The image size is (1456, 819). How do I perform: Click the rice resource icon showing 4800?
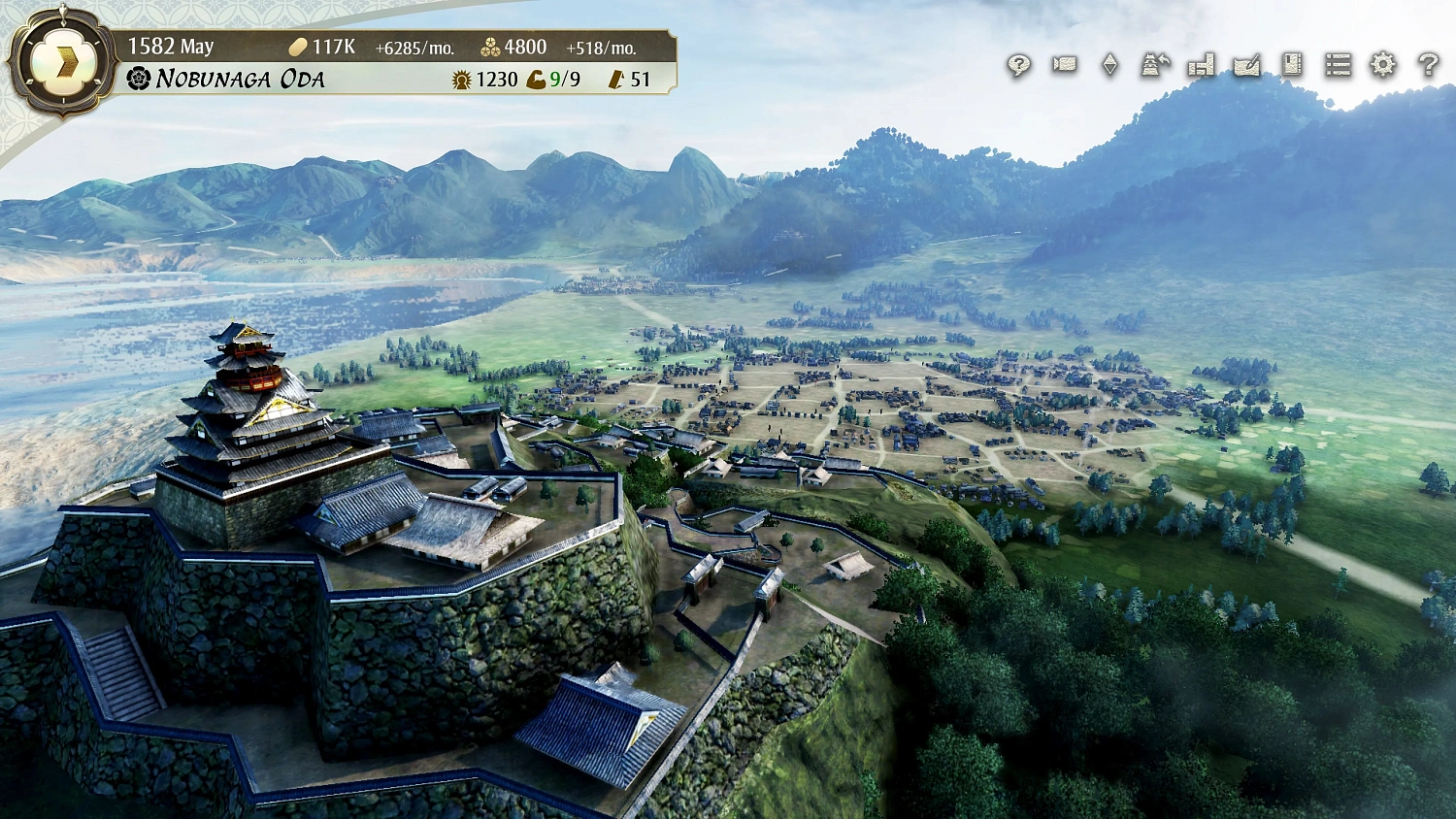point(490,45)
